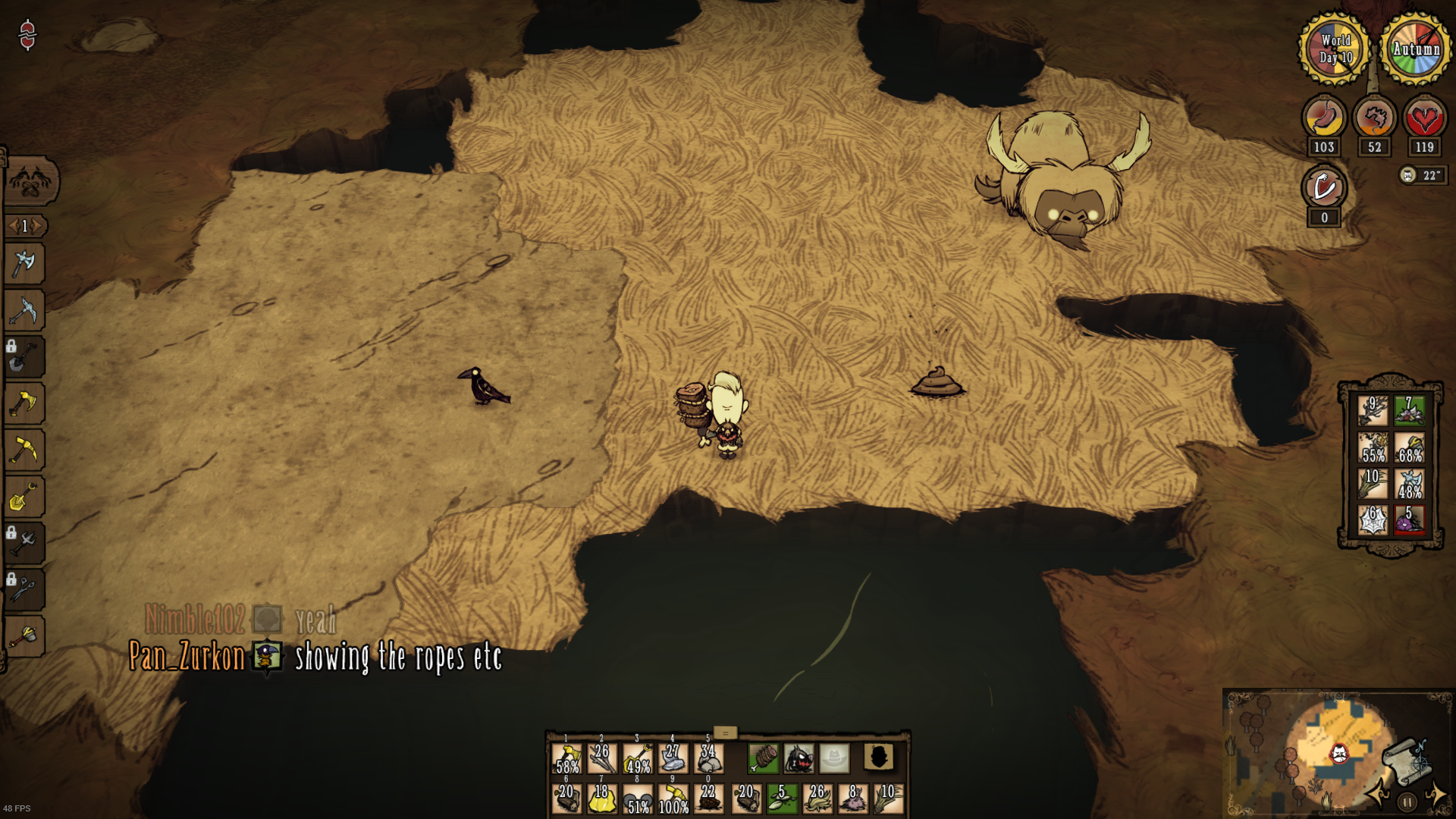Select the rocks stack of 34

[x=708, y=758]
